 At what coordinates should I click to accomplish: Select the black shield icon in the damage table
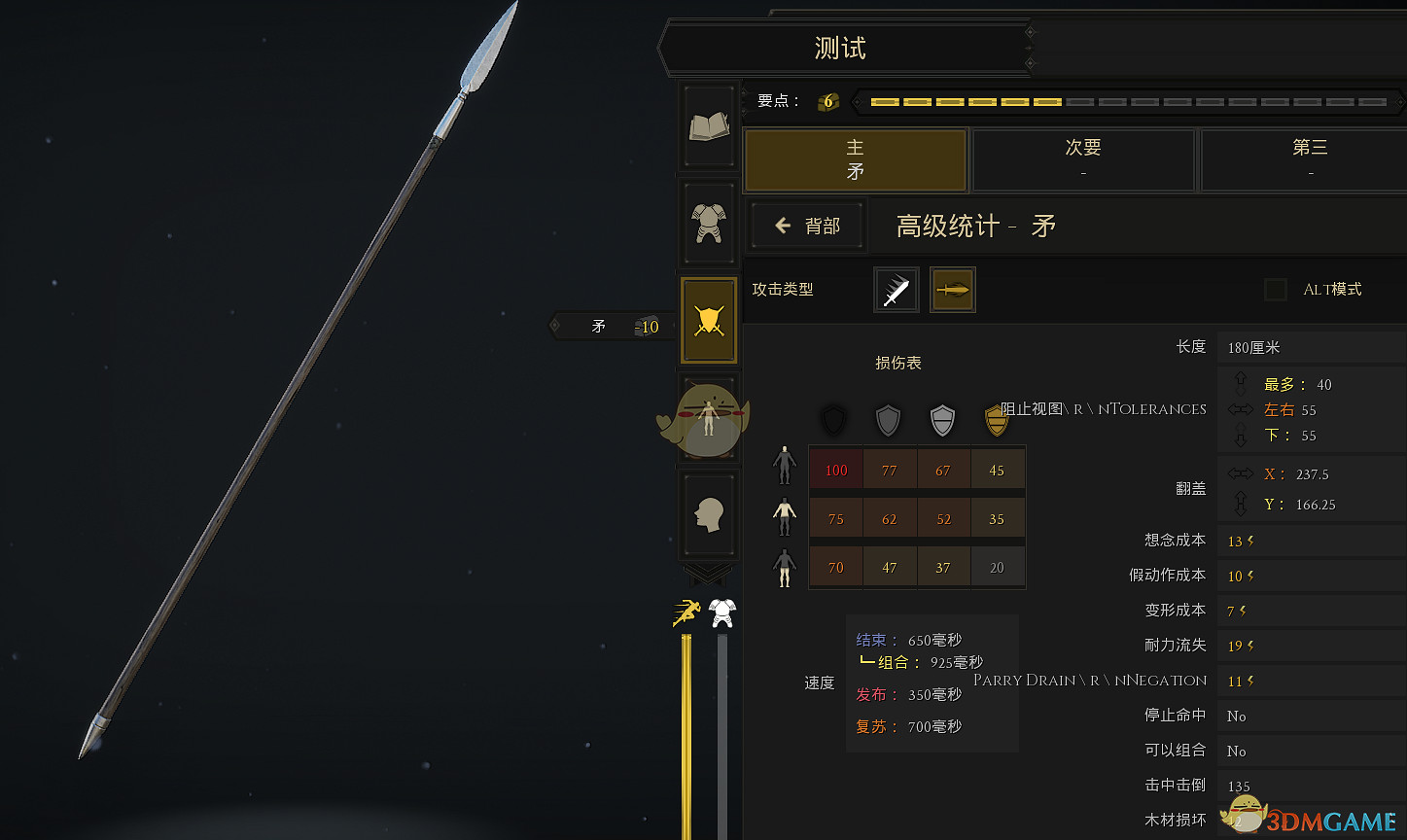point(833,421)
